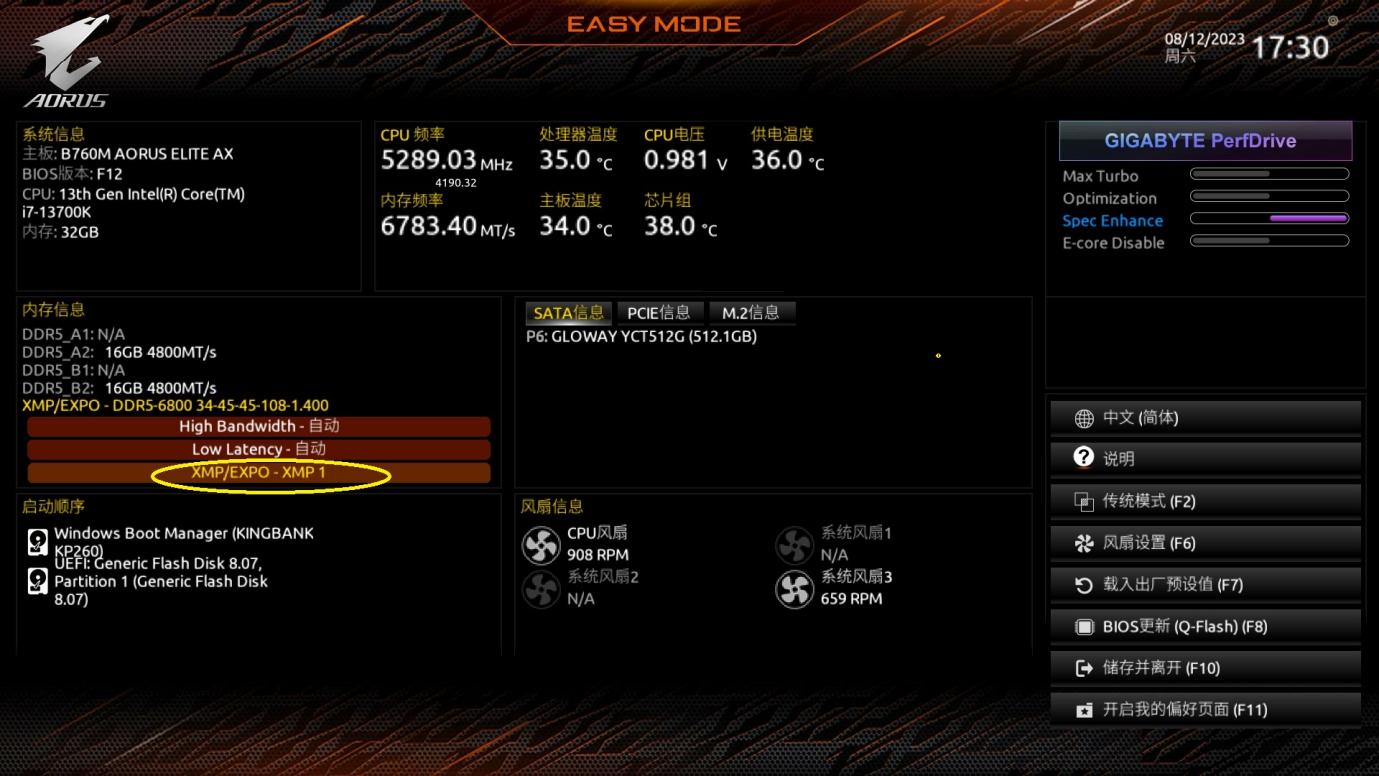Launch BIOS更新 (Q-Flash)

1205,626
